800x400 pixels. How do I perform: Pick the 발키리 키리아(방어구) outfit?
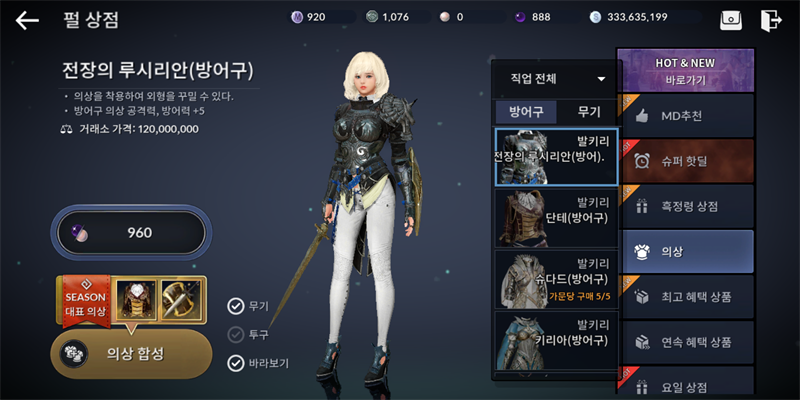click(556, 338)
